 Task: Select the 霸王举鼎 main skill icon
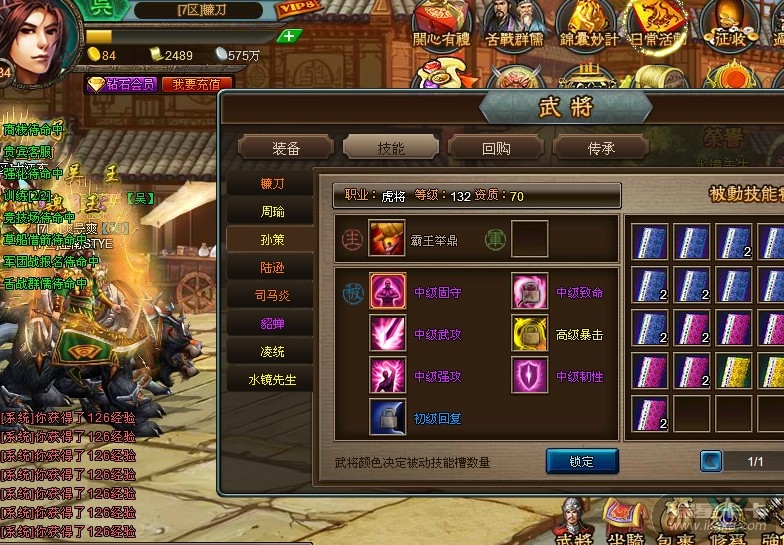387,240
